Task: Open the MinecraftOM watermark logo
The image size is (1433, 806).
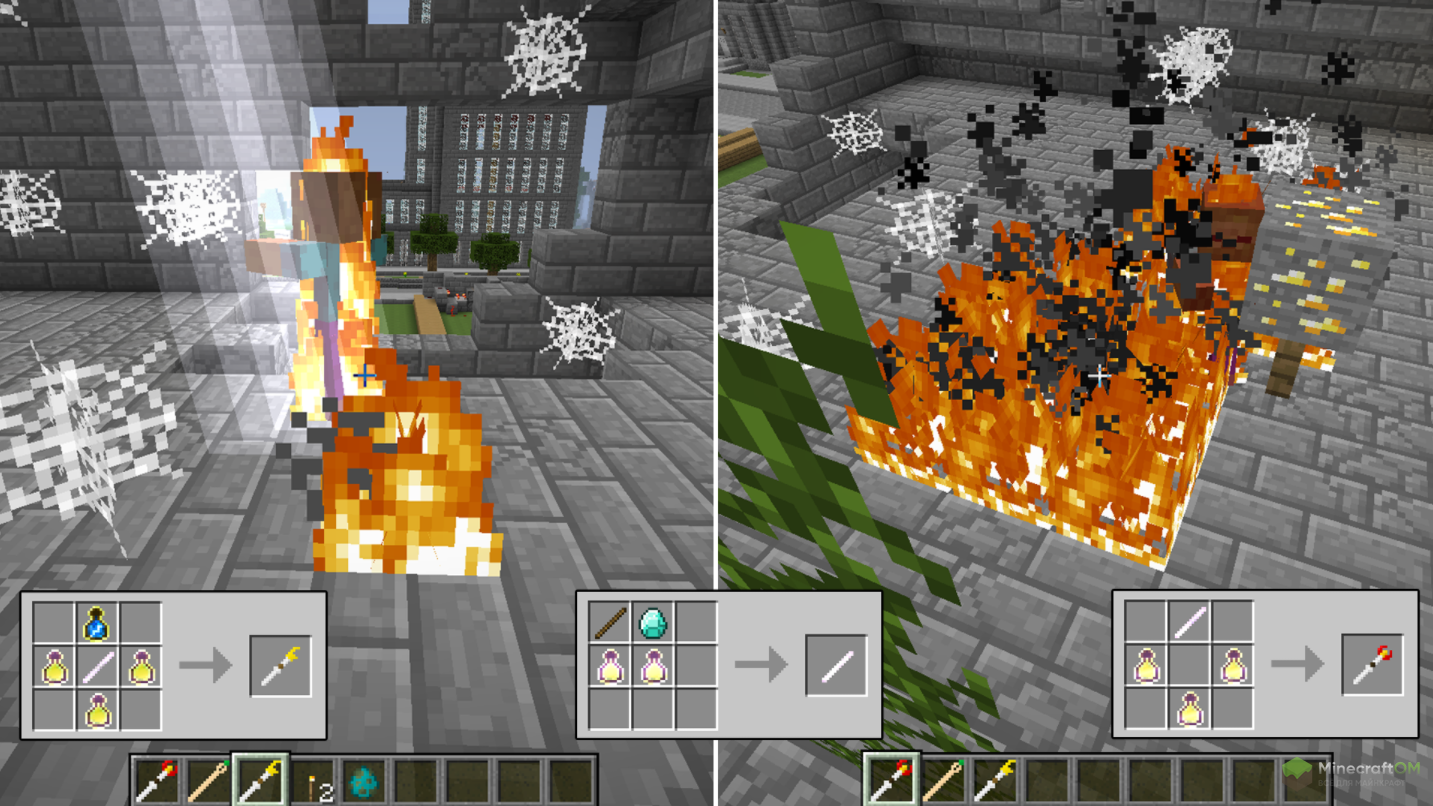Action: (x=1359, y=776)
